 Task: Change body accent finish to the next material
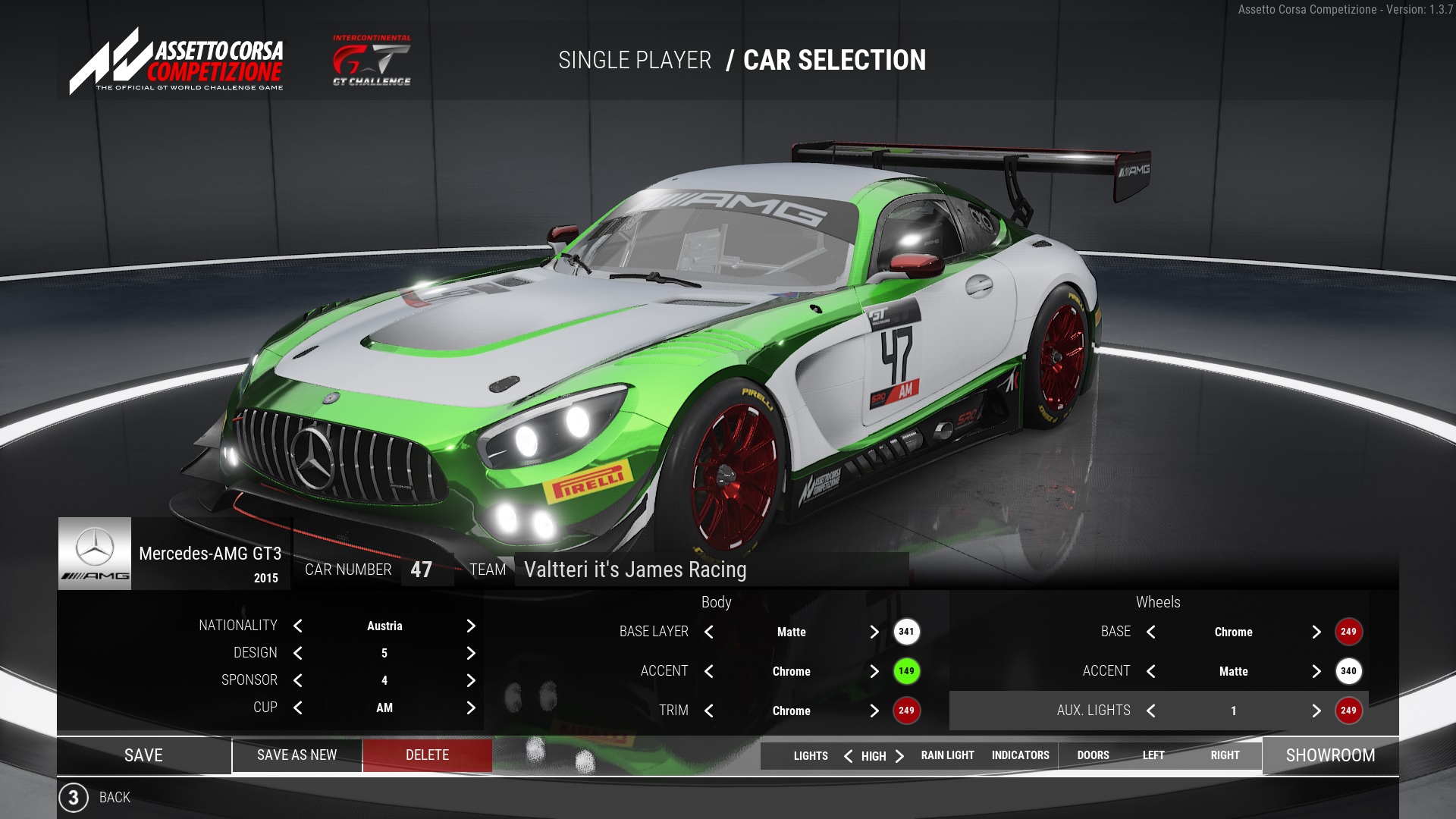[874, 671]
